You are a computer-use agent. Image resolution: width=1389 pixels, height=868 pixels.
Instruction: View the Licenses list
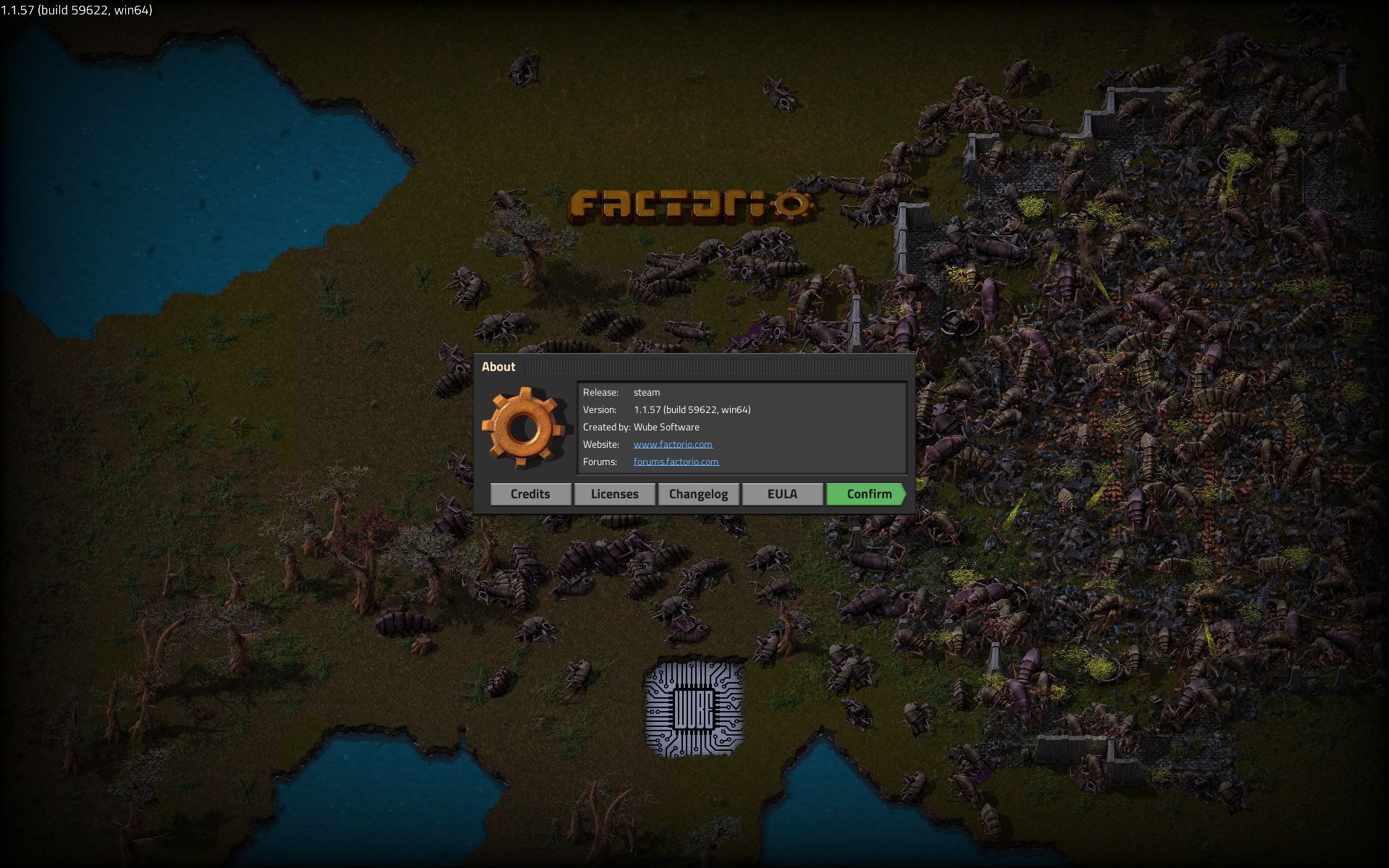(x=614, y=494)
